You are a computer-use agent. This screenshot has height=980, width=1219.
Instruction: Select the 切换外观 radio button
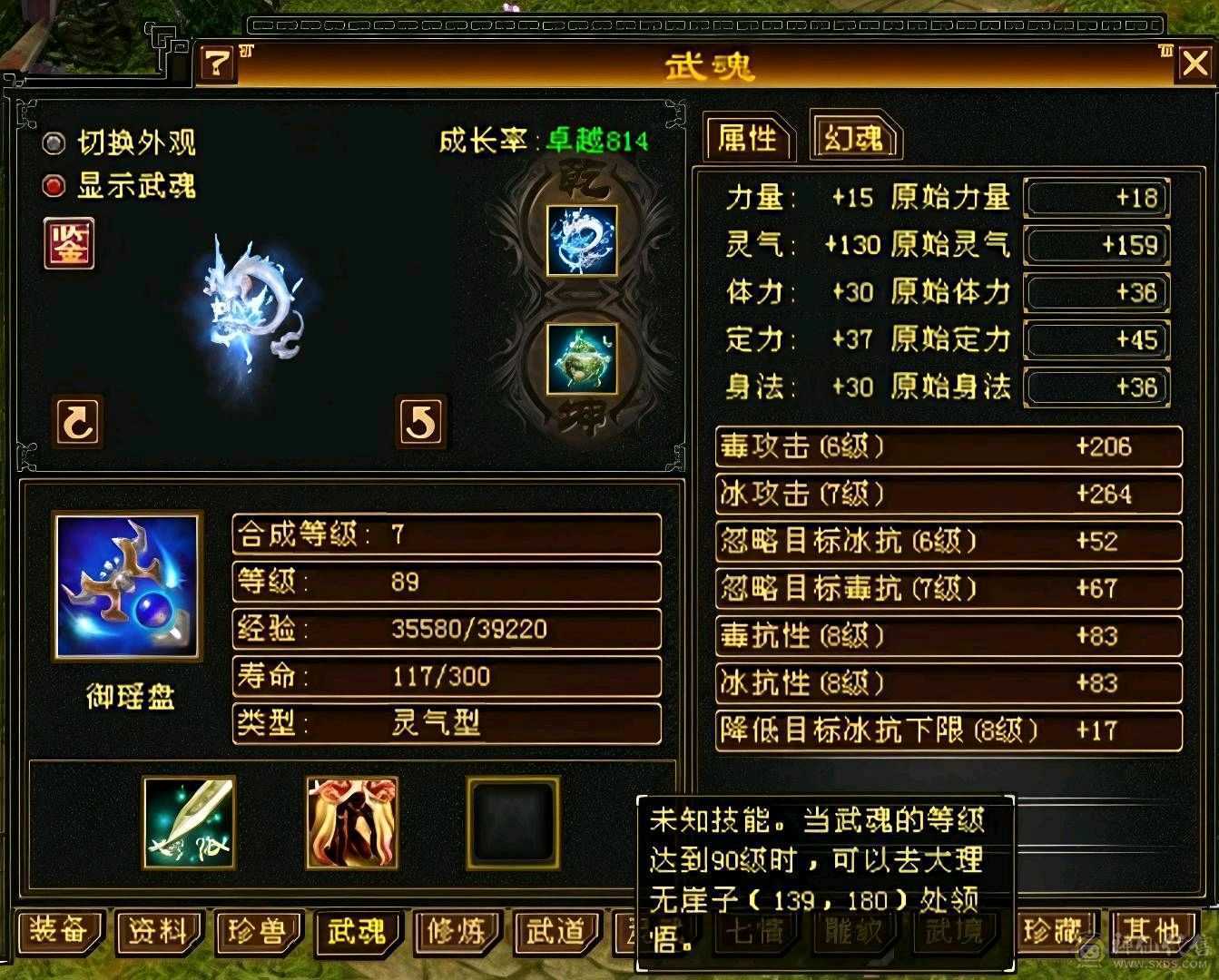(x=53, y=142)
